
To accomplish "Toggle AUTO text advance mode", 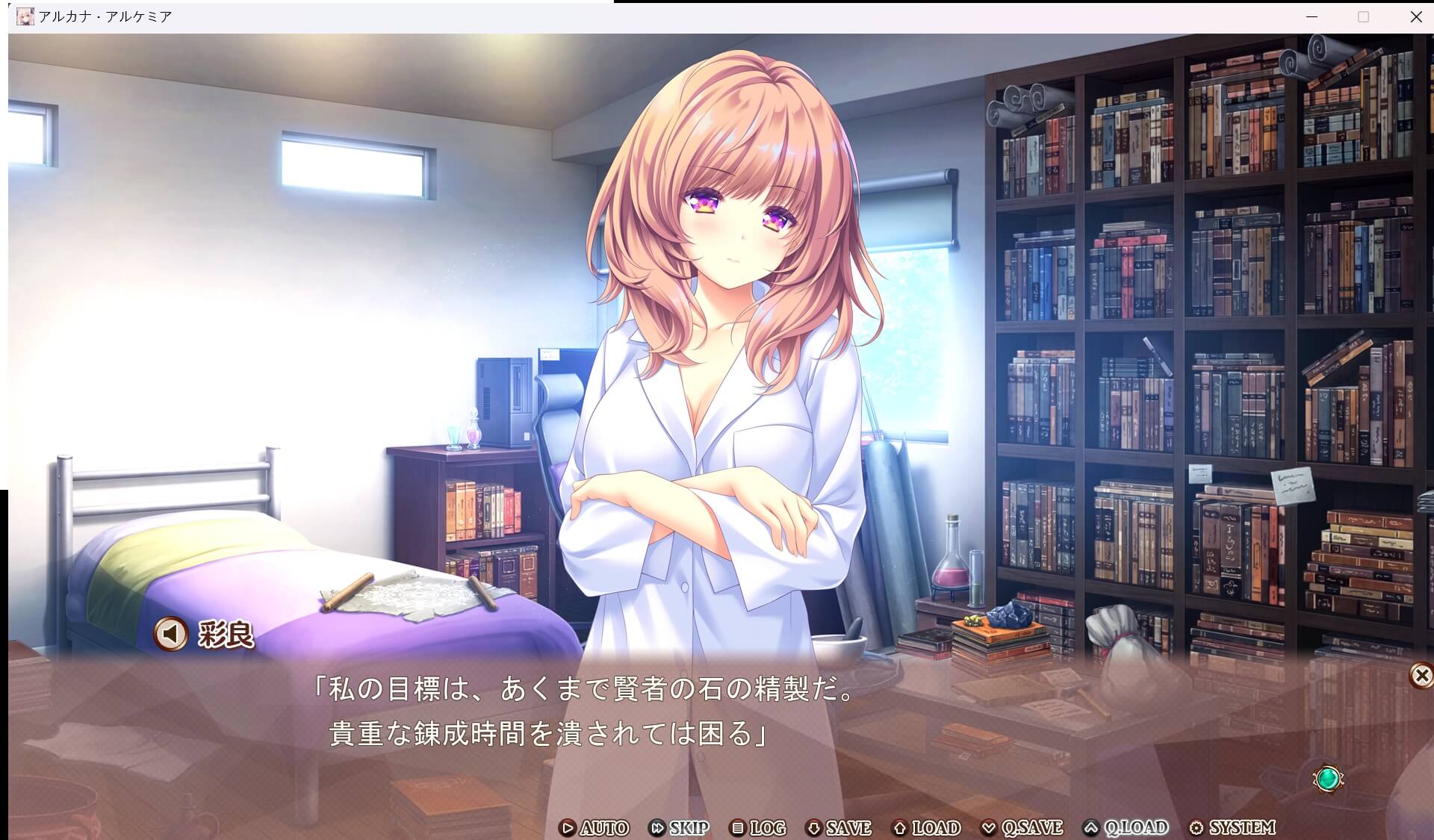I will pos(597,828).
